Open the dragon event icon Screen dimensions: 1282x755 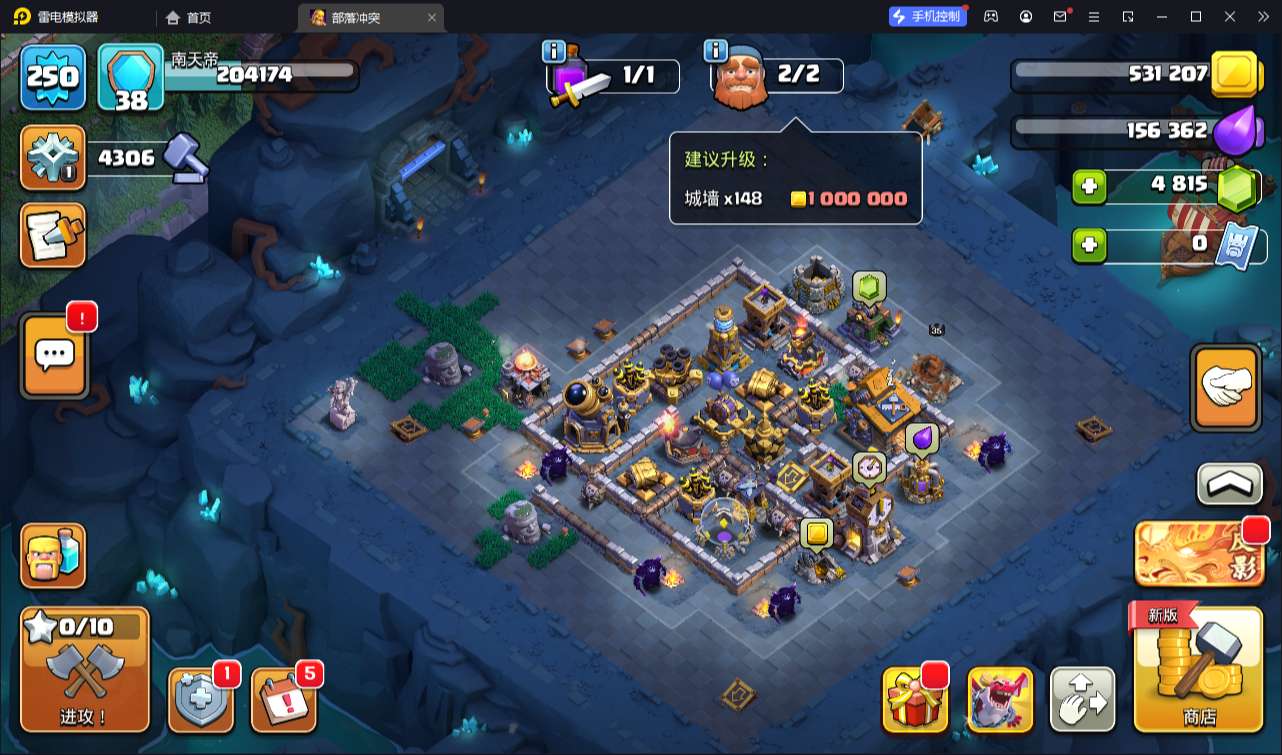1000,699
